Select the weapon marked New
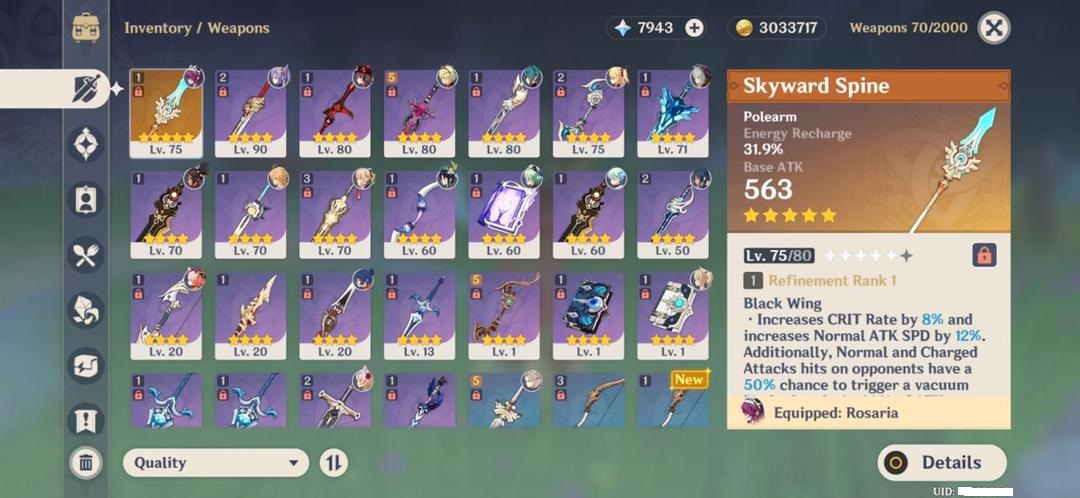The image size is (1080, 498). [673, 399]
